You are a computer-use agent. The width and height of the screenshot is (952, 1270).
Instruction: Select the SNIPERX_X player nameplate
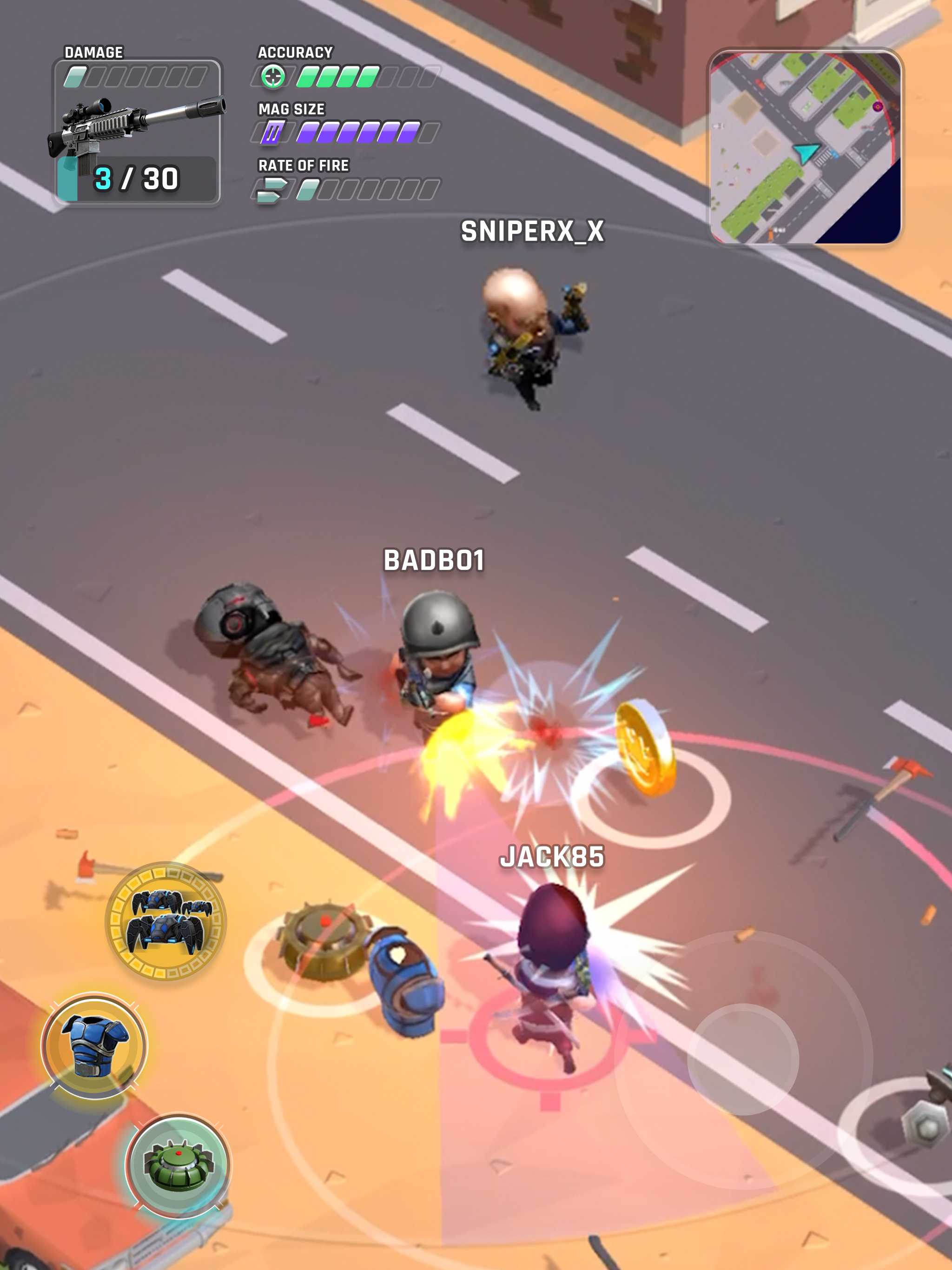point(532,232)
